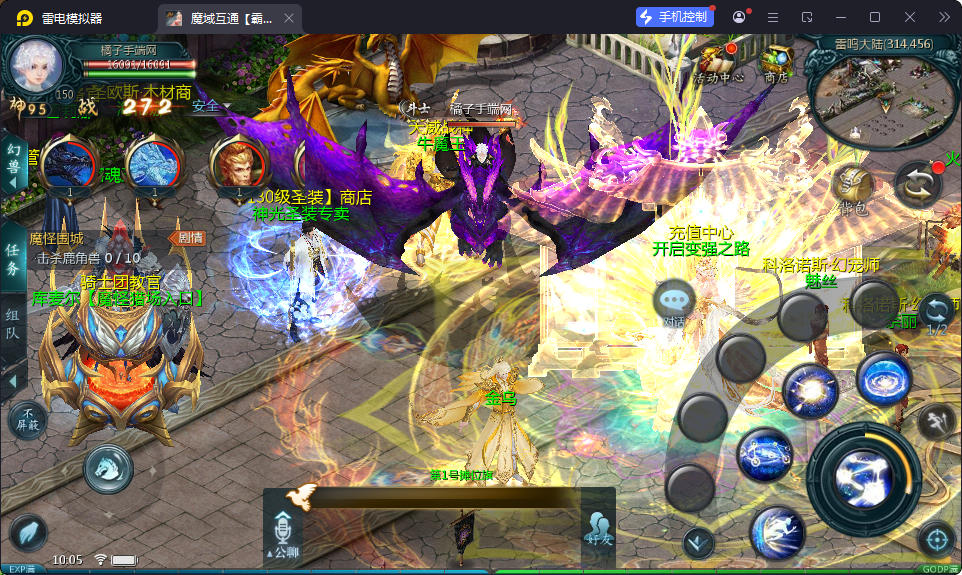This screenshot has width=962, height=575.
Task: Tap the 公聊 microphone voice chat button
Action: 283,530
